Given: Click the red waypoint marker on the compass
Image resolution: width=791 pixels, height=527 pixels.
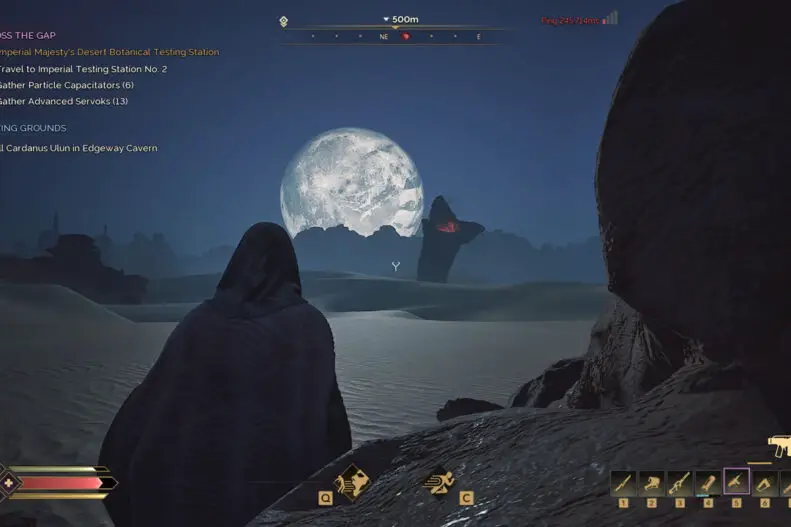Looking at the screenshot, I should coord(406,37).
